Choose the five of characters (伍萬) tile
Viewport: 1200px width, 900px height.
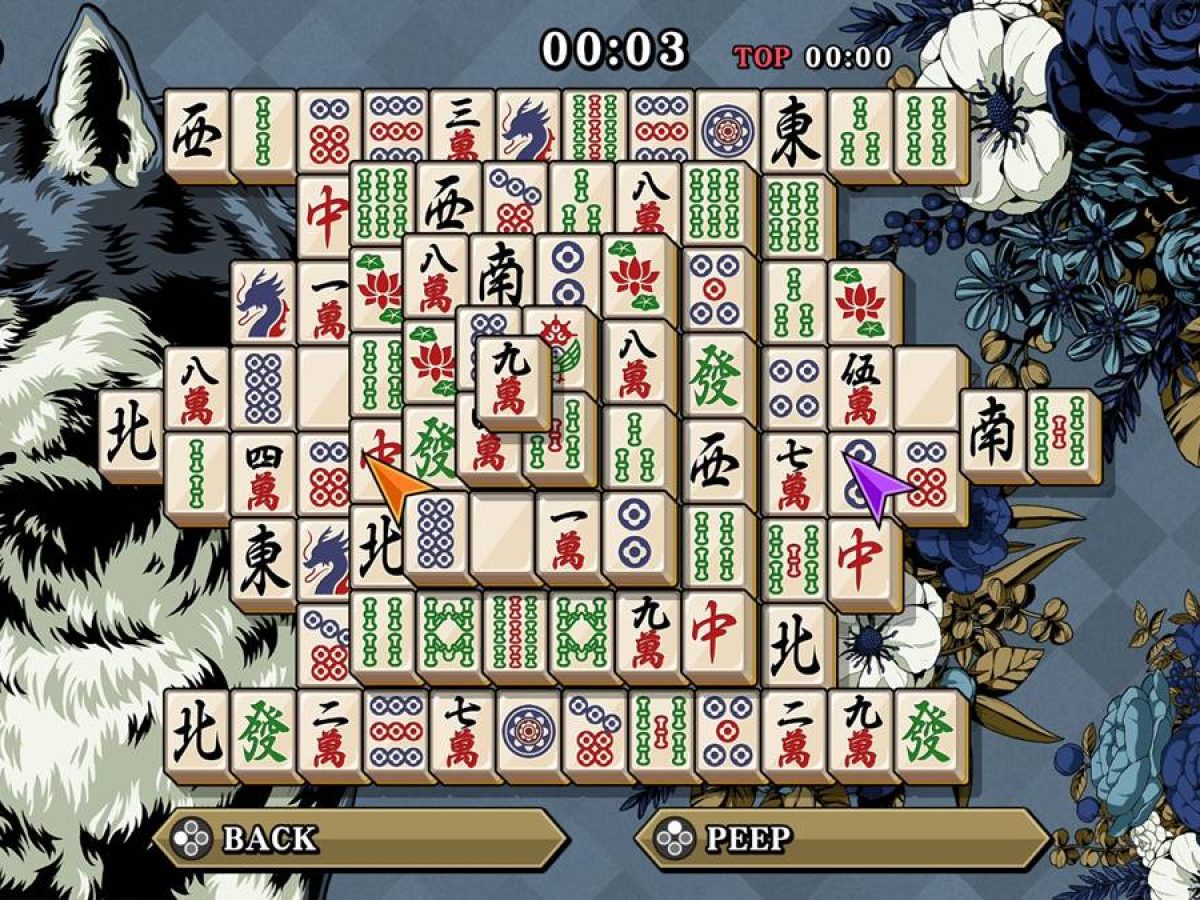click(859, 387)
